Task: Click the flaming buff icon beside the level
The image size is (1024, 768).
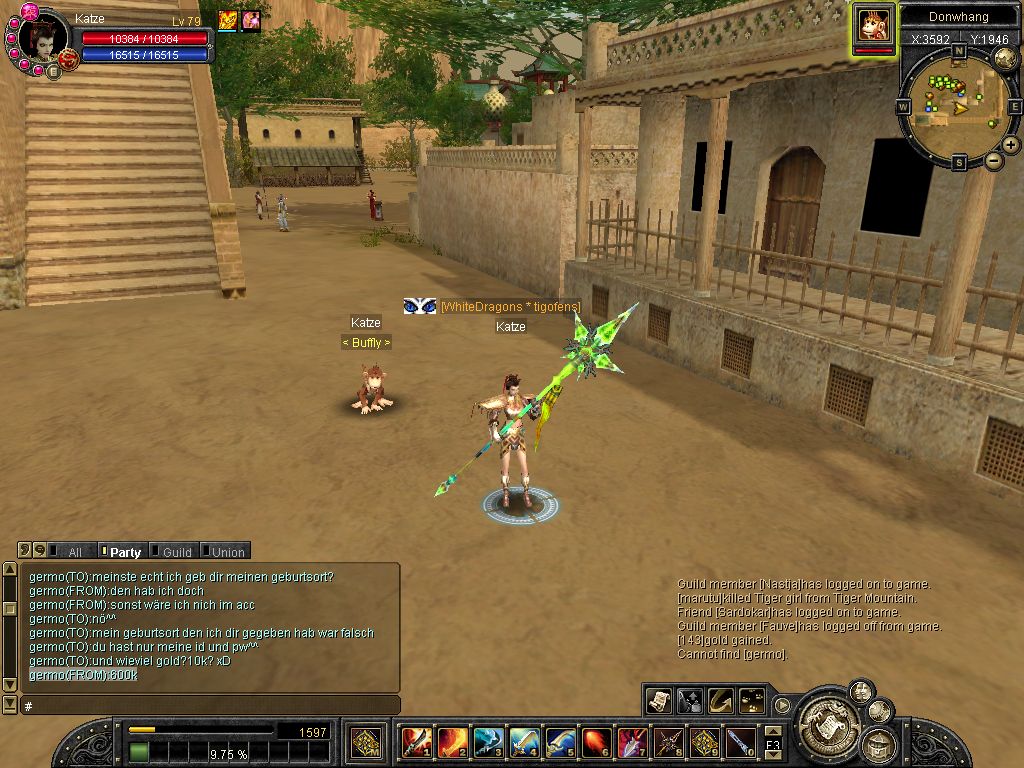Action: (x=228, y=20)
